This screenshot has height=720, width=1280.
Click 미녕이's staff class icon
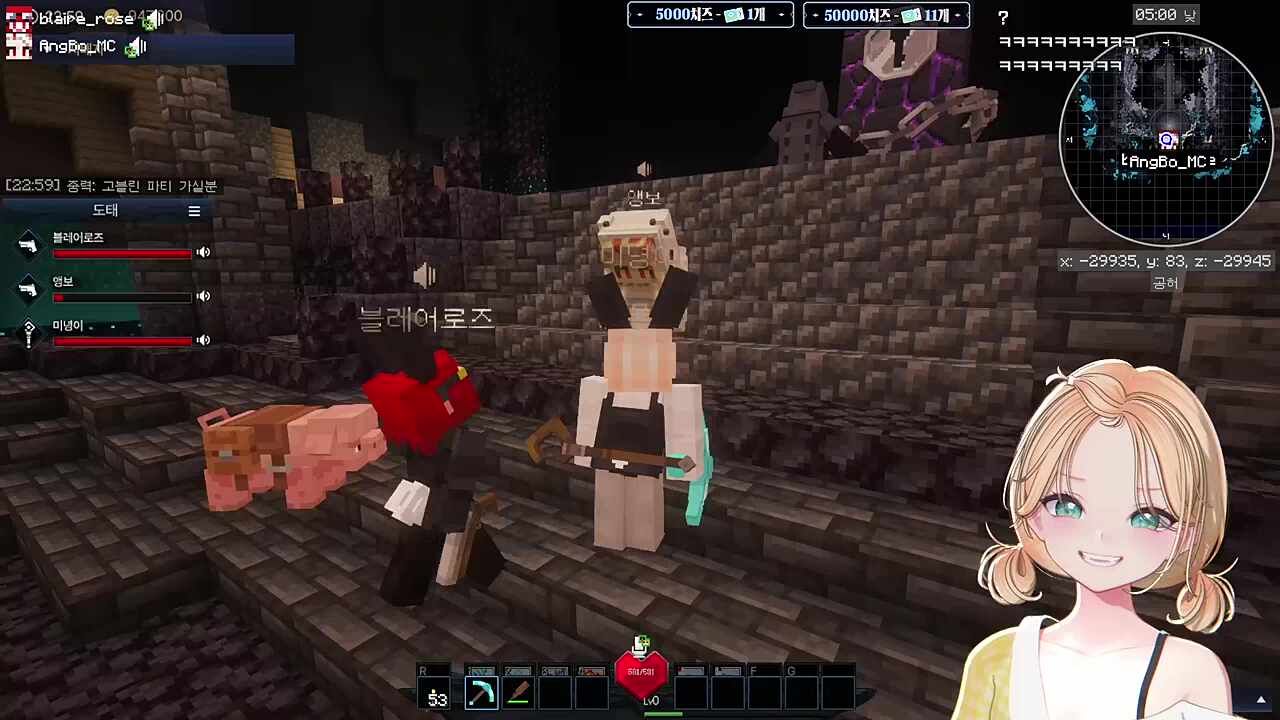[x=28, y=332]
